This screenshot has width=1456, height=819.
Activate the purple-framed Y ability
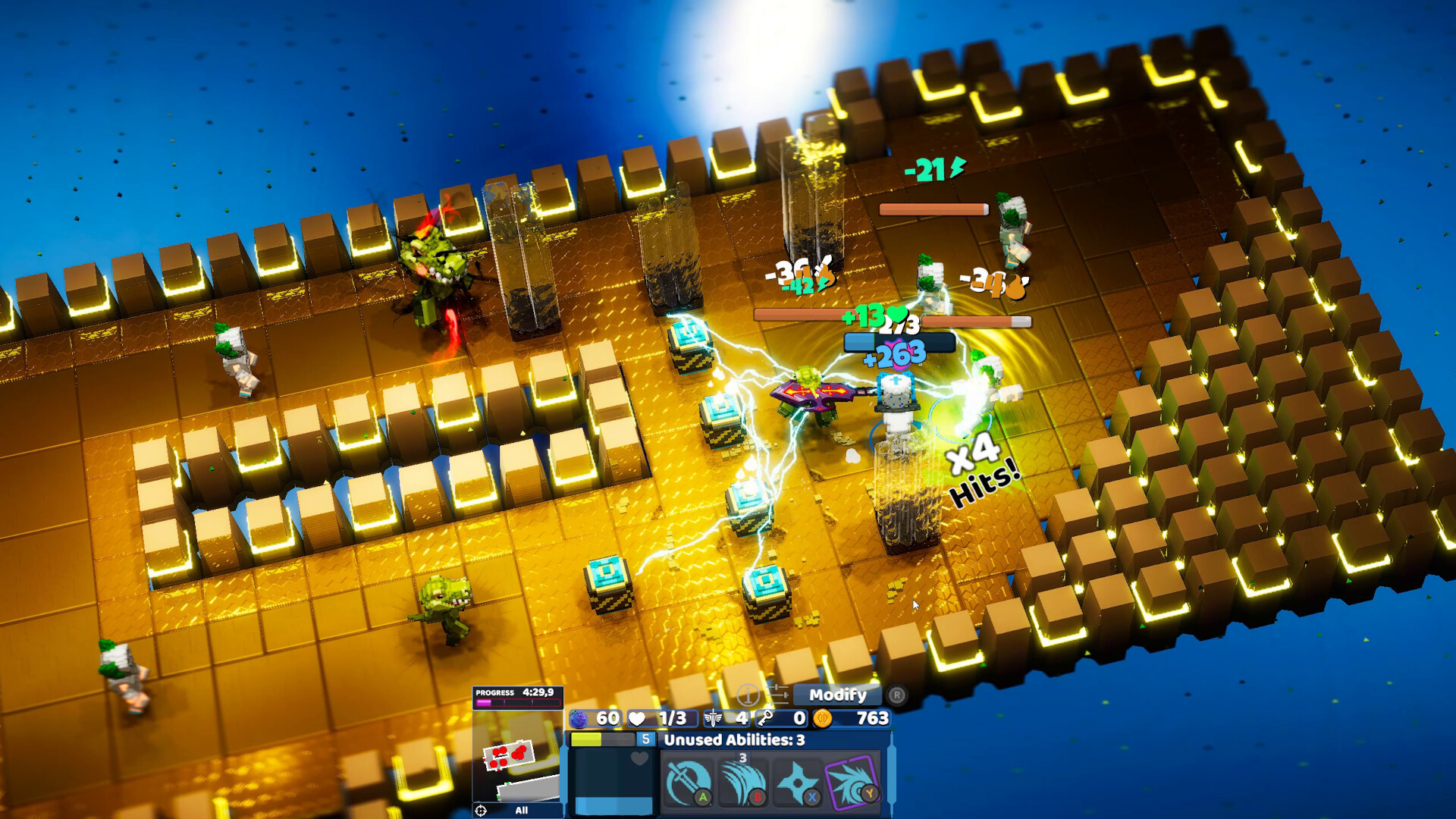(x=851, y=783)
